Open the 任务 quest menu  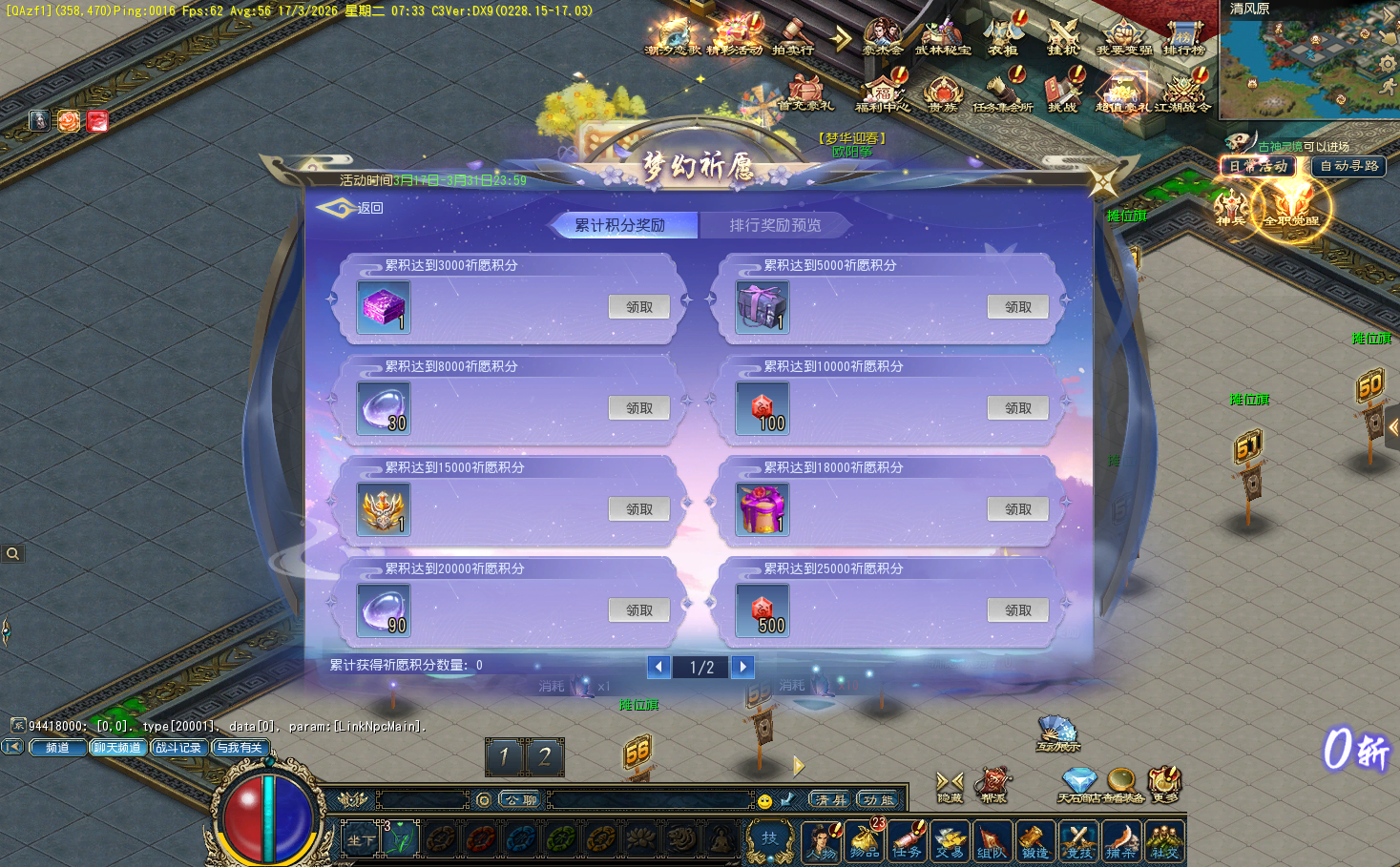point(908,840)
